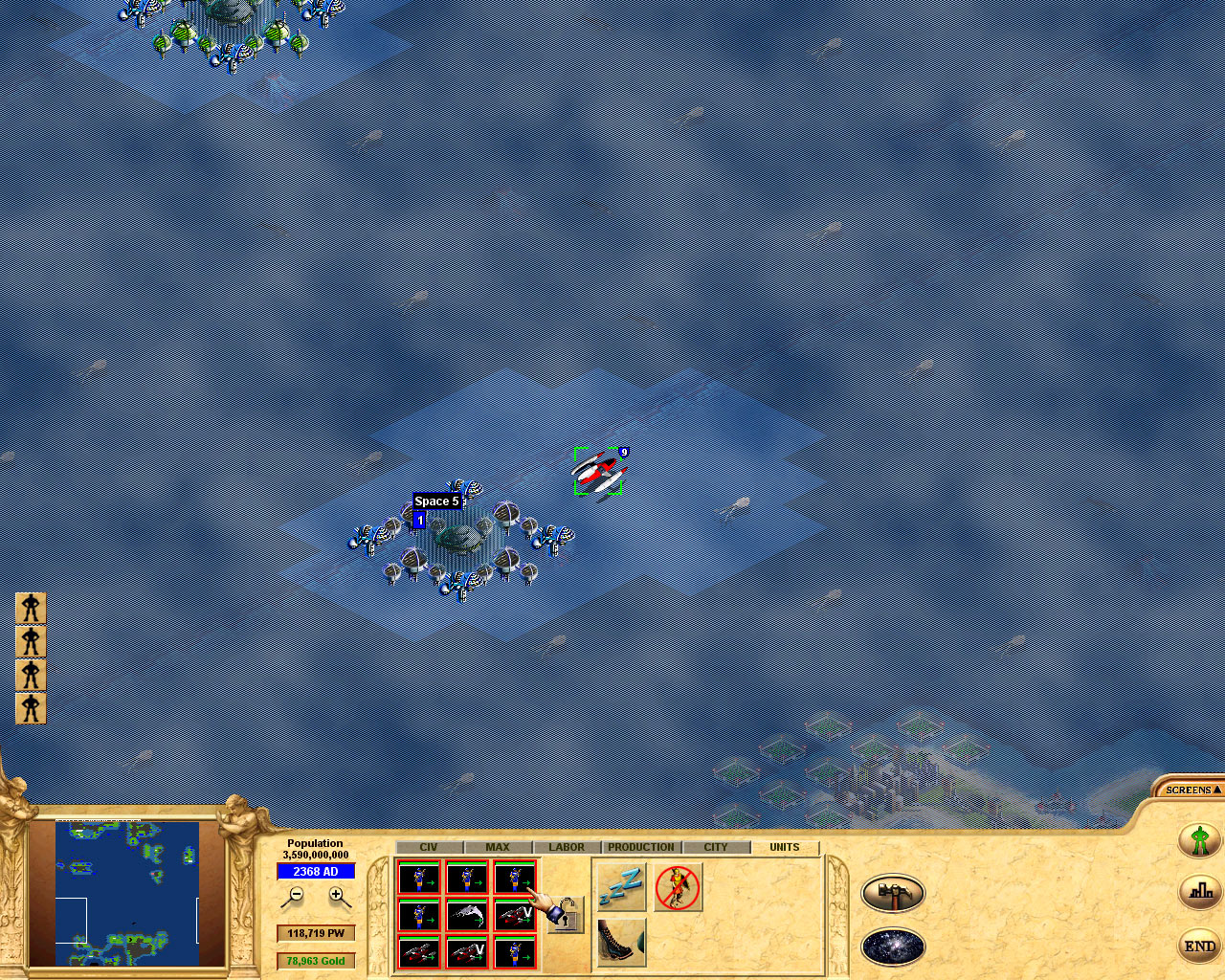Switch to the LABOR tab
Screen dimensions: 1225x980
click(567, 847)
